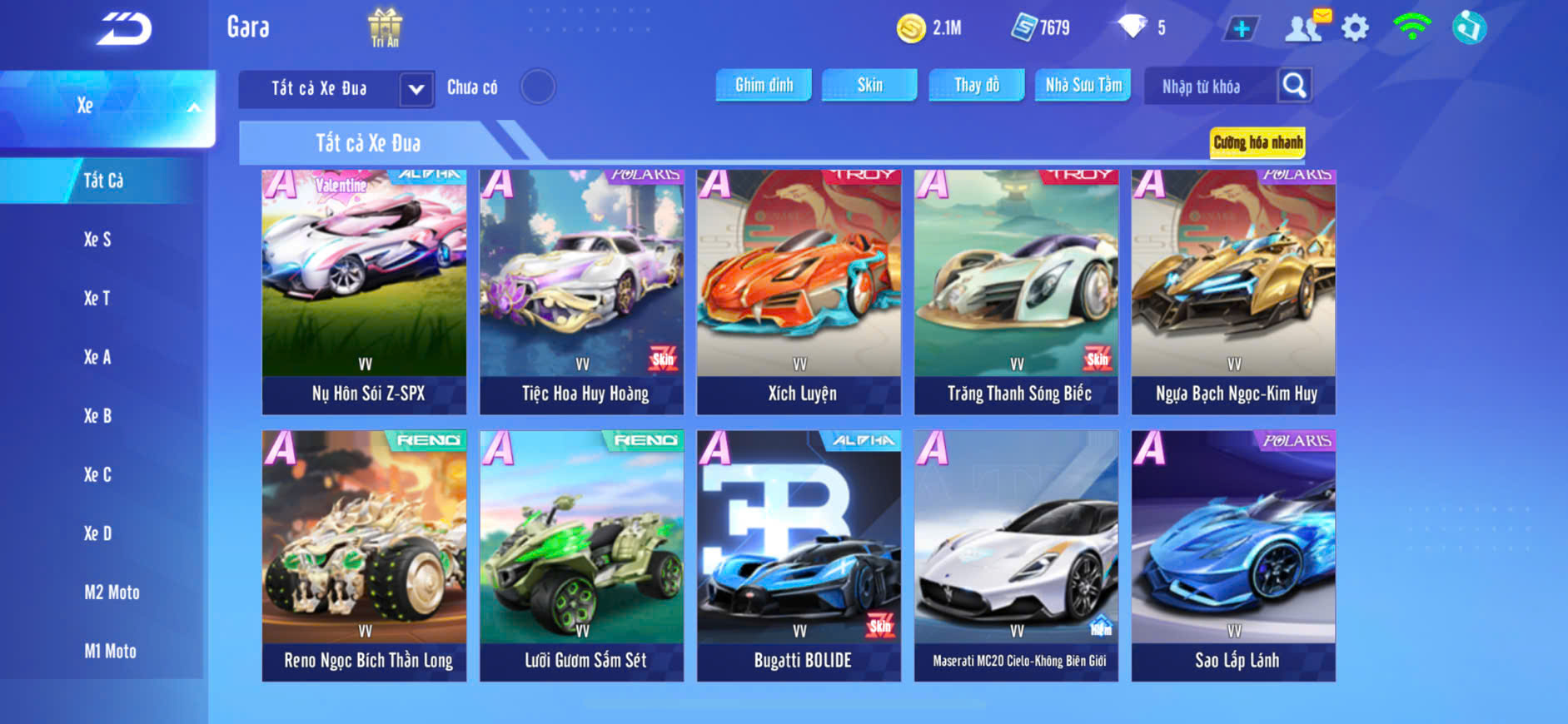Select the Nụ Hôn Sói Z-SPX car
The height and width of the screenshot is (724, 1568).
tap(365, 291)
